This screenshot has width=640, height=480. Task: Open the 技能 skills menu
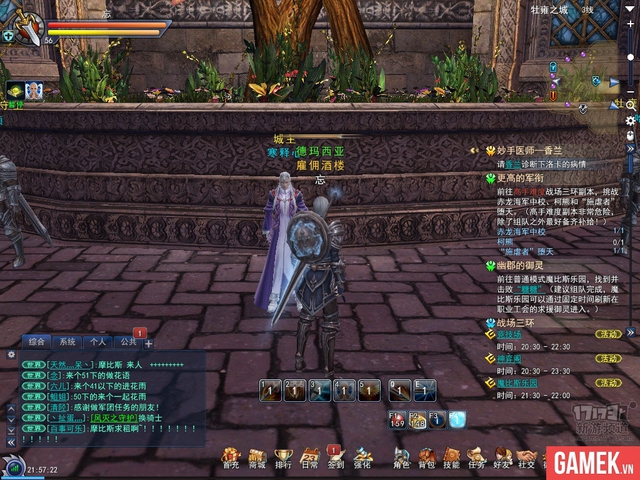click(x=452, y=458)
